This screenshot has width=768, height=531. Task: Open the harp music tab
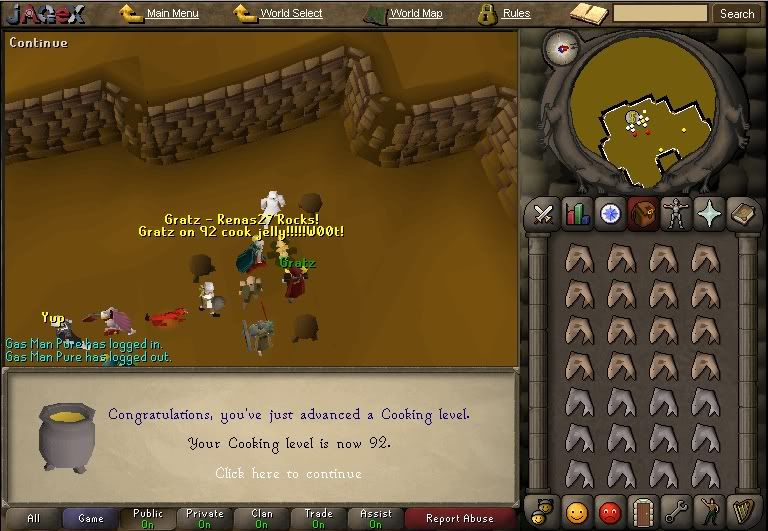point(742,509)
